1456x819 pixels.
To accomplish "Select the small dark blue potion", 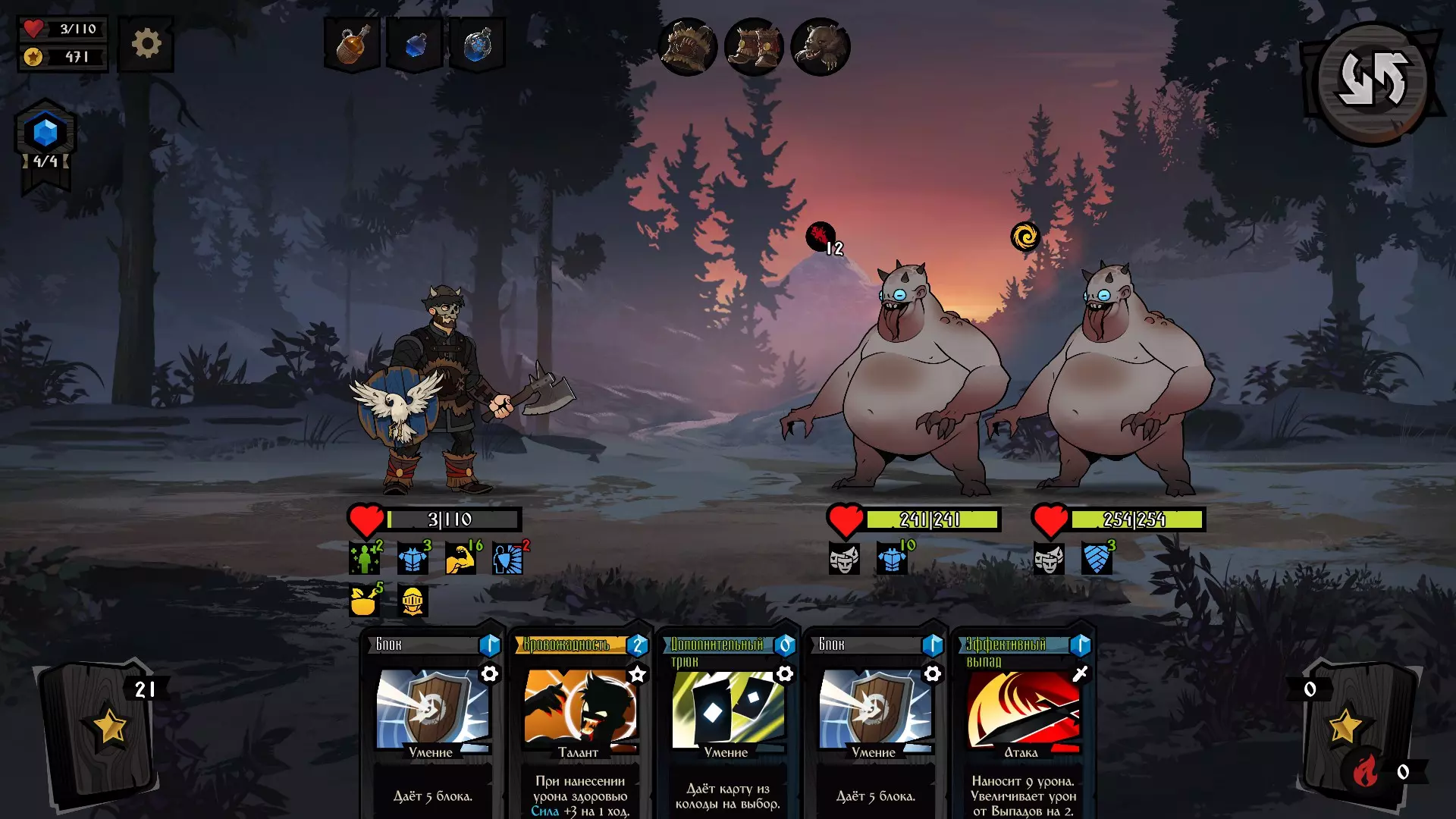I will [x=415, y=45].
